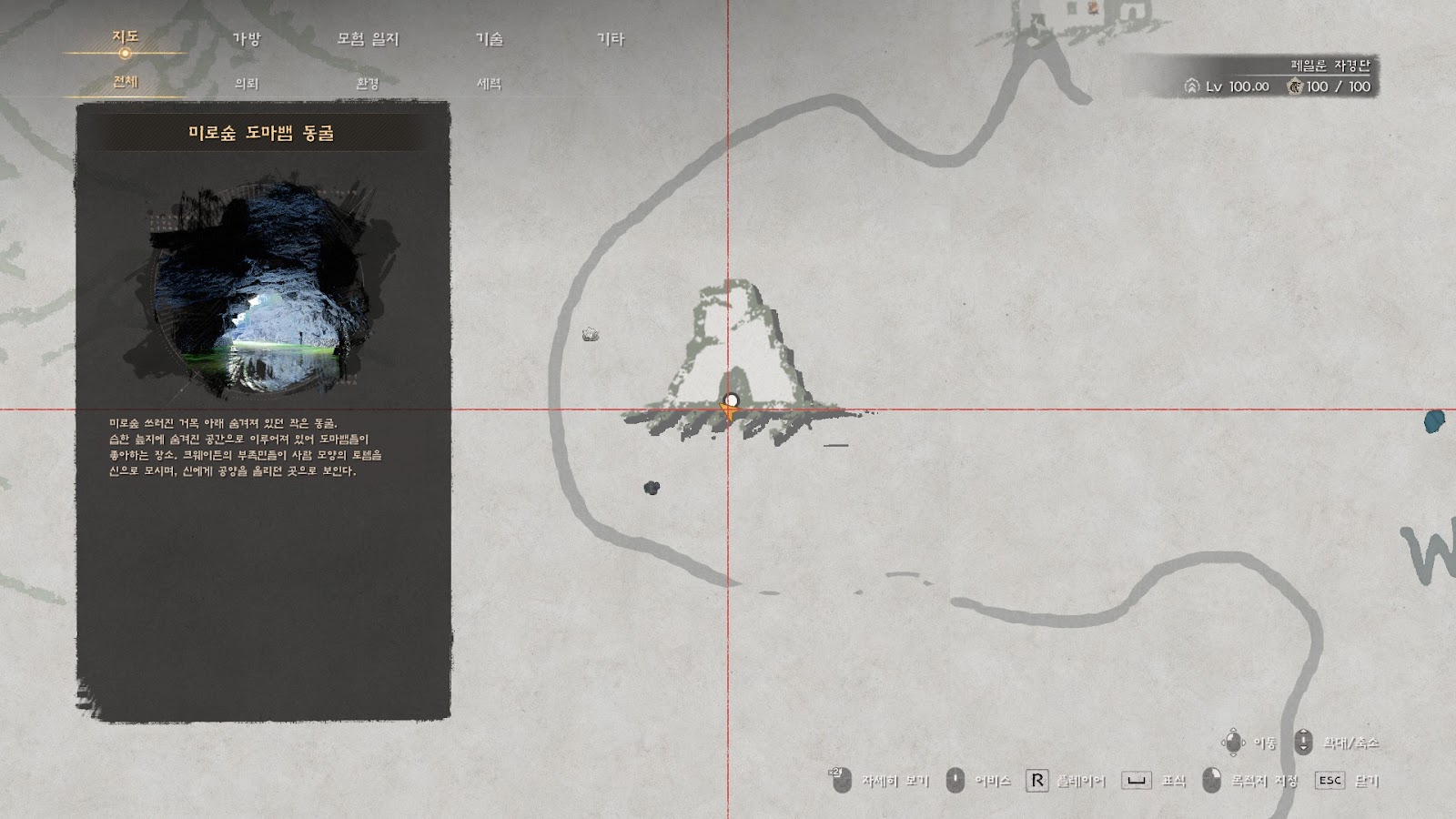Viewport: 1456px width, 819px height.
Task: Select the dark rock marker on the map
Action: pos(652,488)
